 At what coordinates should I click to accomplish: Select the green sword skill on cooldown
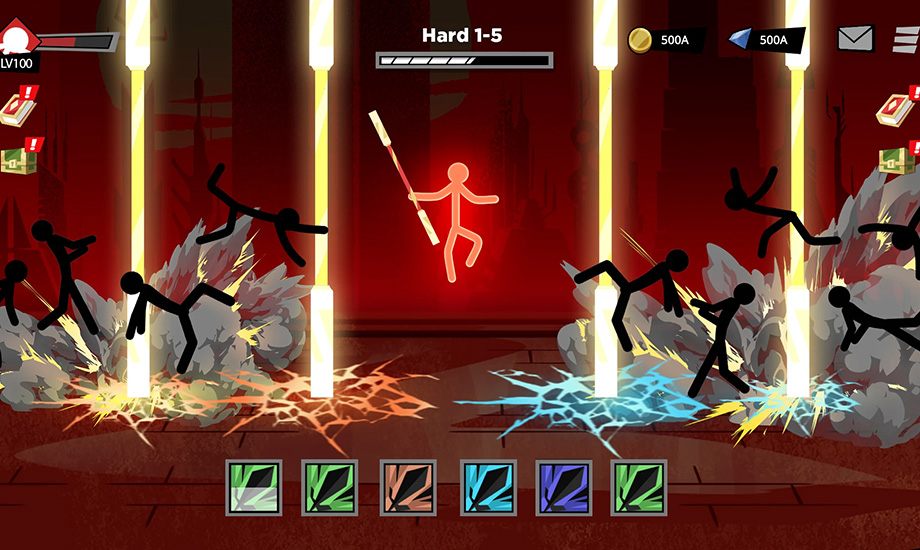point(246,488)
